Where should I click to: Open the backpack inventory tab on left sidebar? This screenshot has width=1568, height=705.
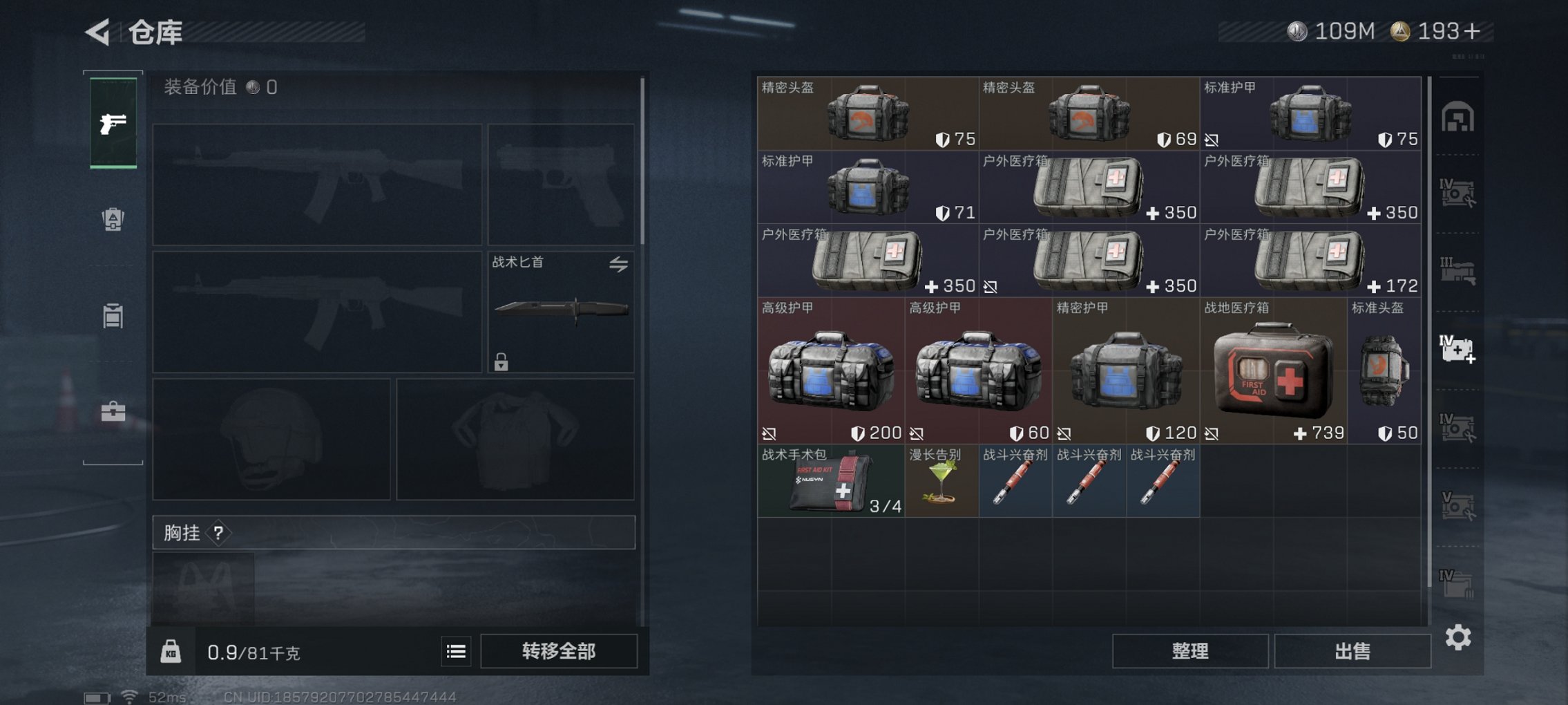tap(113, 218)
